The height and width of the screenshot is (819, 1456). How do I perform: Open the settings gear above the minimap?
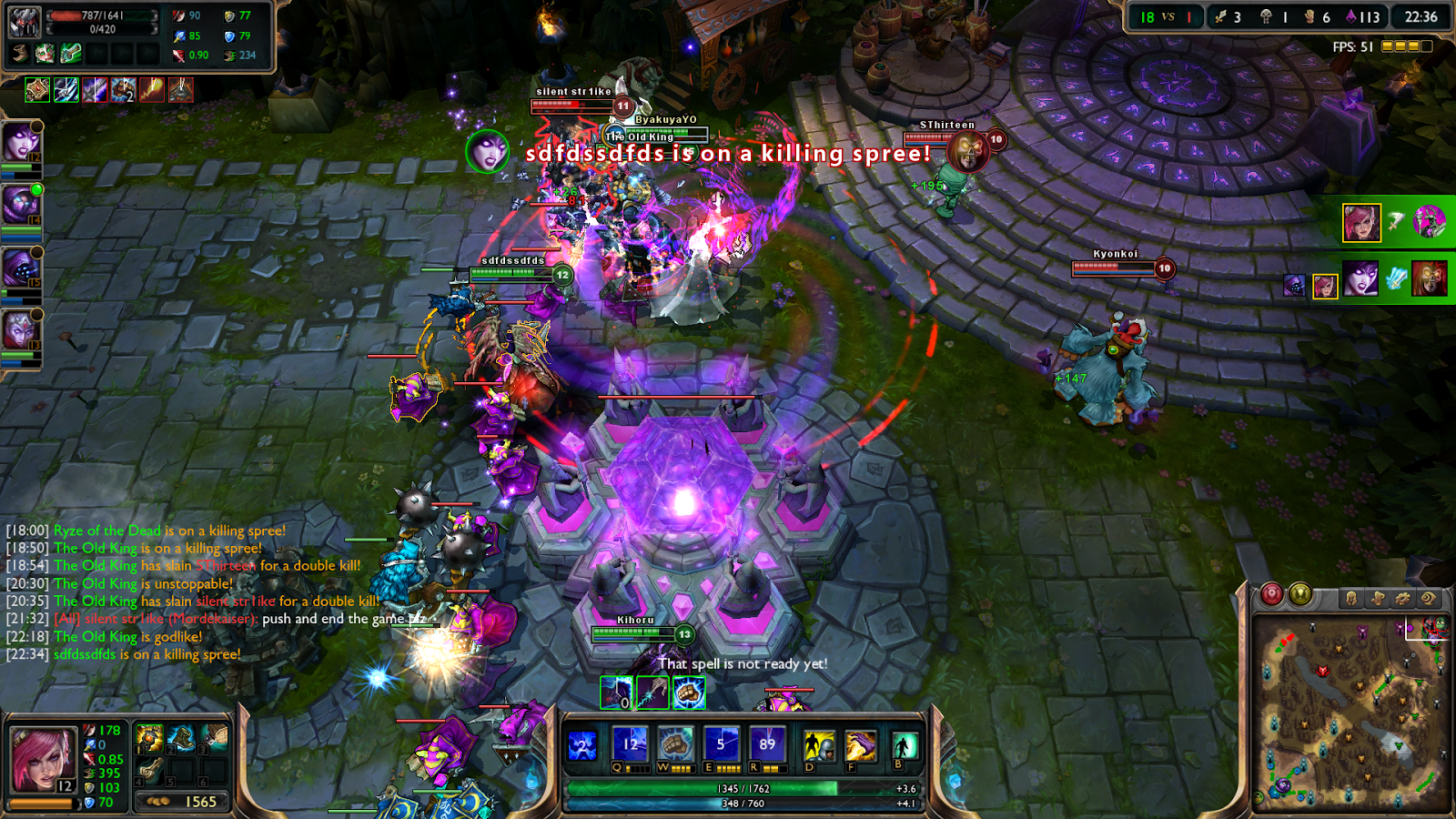tap(1402, 598)
